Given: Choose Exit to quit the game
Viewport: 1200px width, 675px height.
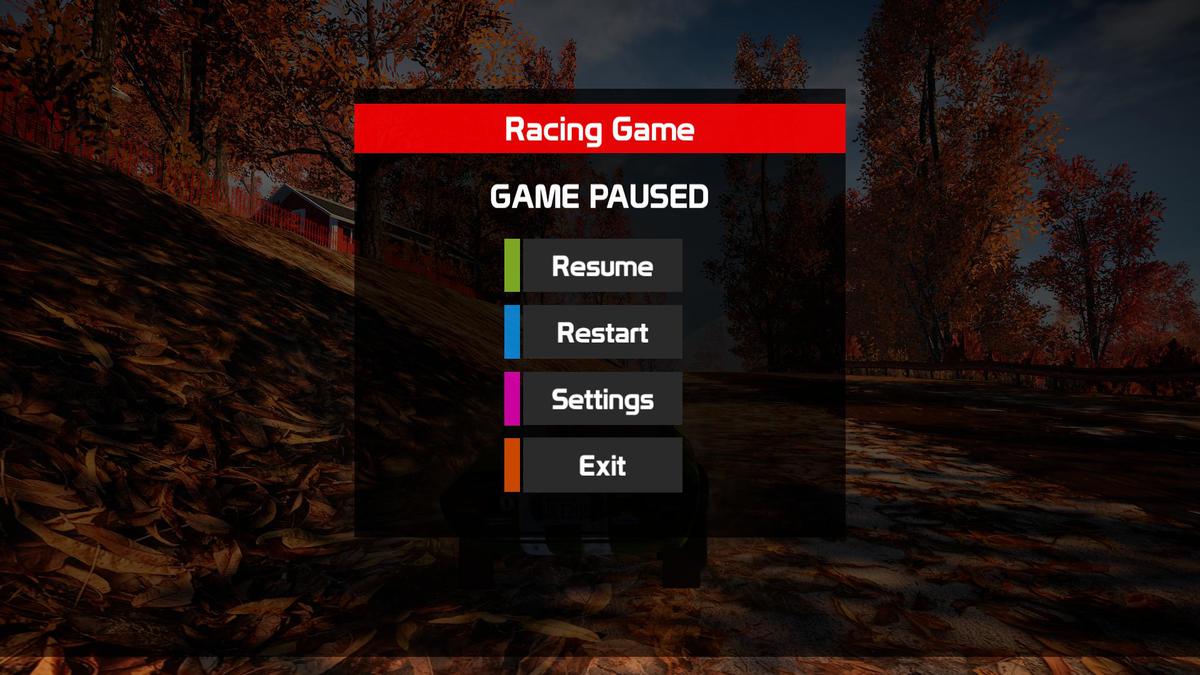Looking at the screenshot, I should pos(601,465).
